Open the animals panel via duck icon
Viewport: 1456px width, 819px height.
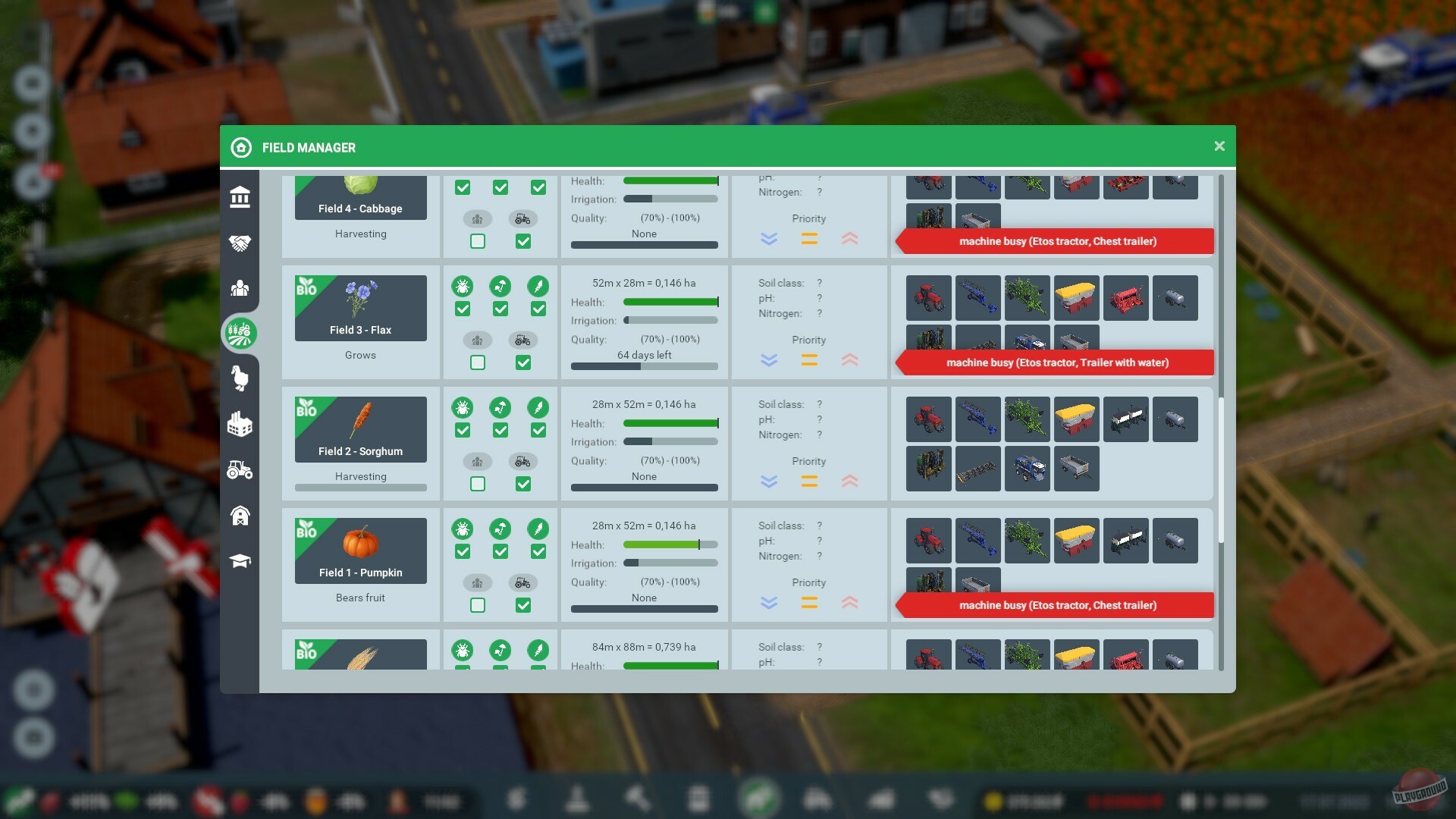pyautogui.click(x=240, y=379)
